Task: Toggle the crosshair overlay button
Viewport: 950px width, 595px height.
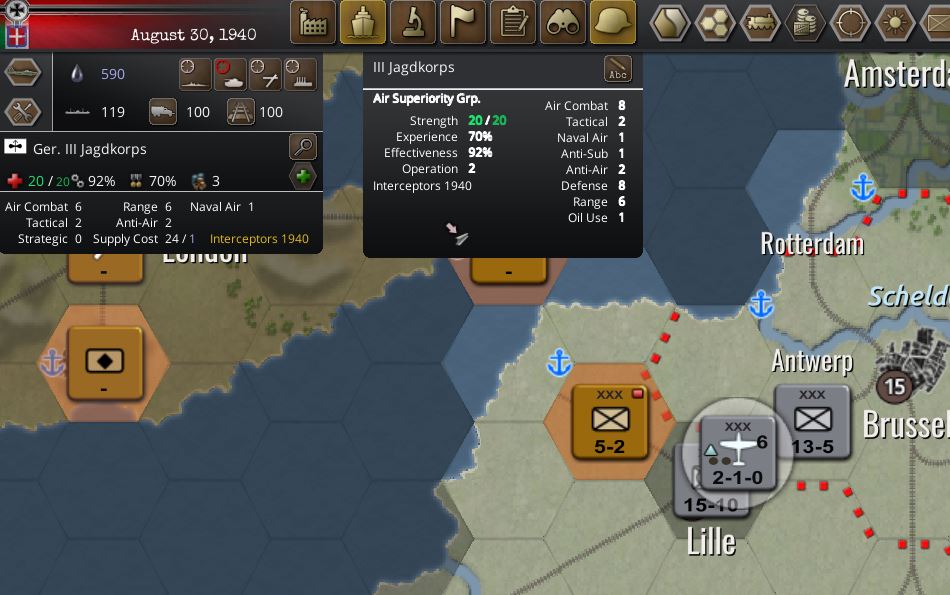Action: (x=850, y=23)
